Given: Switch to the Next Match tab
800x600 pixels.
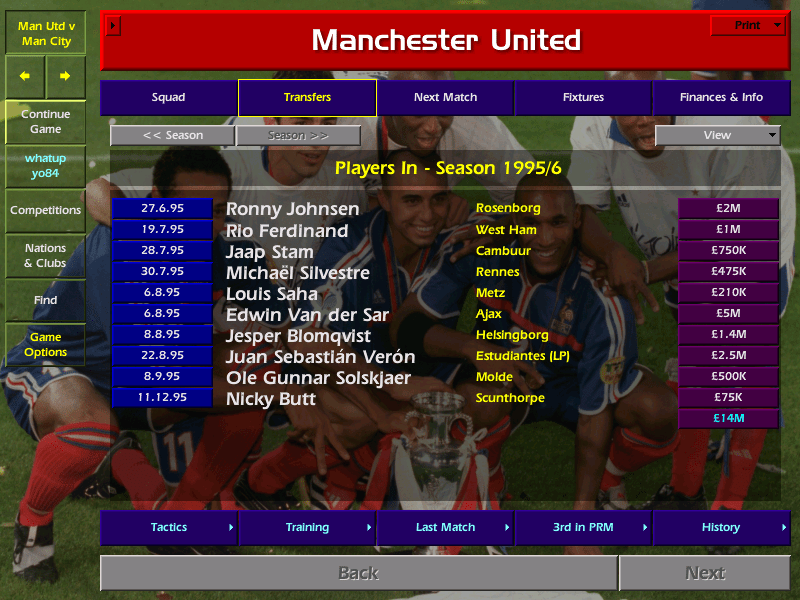Looking at the screenshot, I should pos(445,98).
